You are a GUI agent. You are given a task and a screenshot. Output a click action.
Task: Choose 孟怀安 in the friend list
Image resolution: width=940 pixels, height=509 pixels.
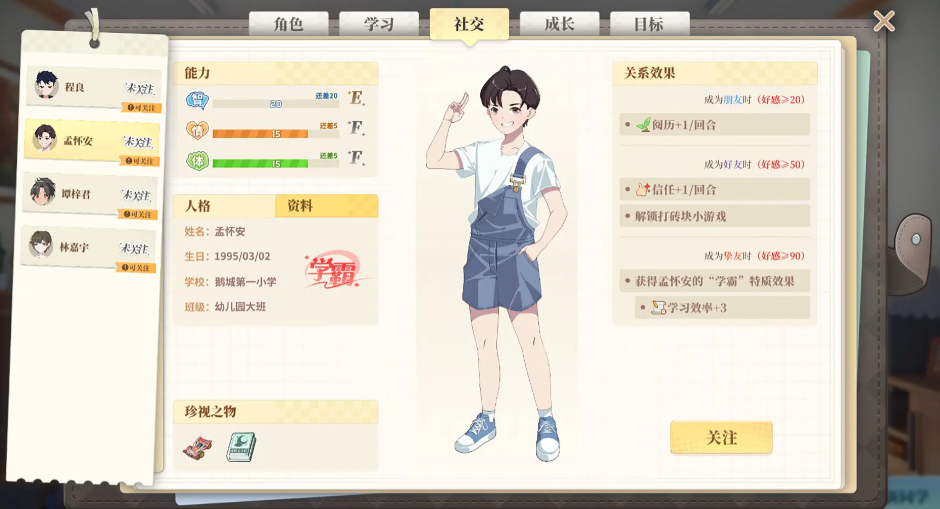[92, 141]
